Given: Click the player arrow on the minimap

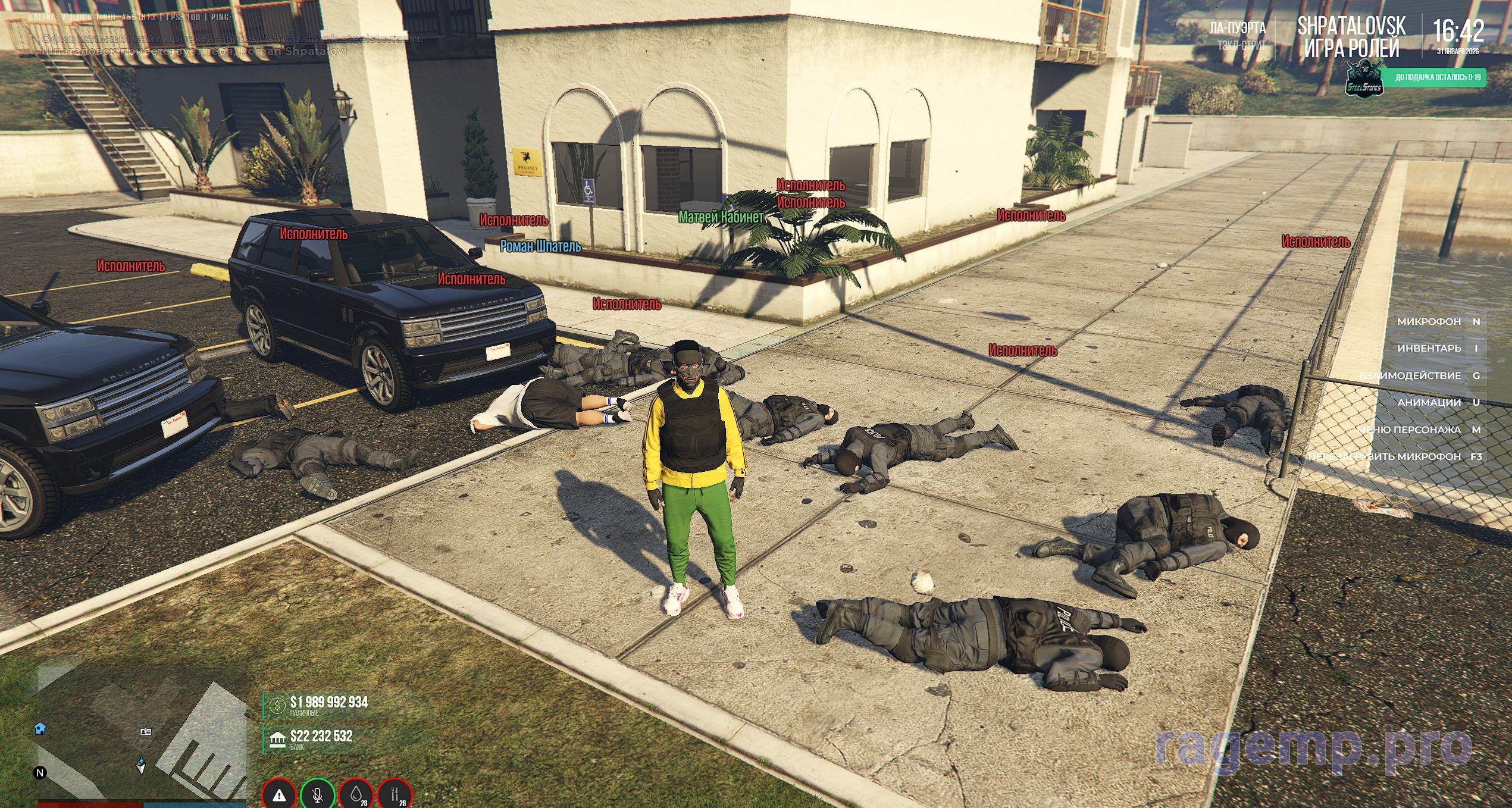Looking at the screenshot, I should pos(141,765).
